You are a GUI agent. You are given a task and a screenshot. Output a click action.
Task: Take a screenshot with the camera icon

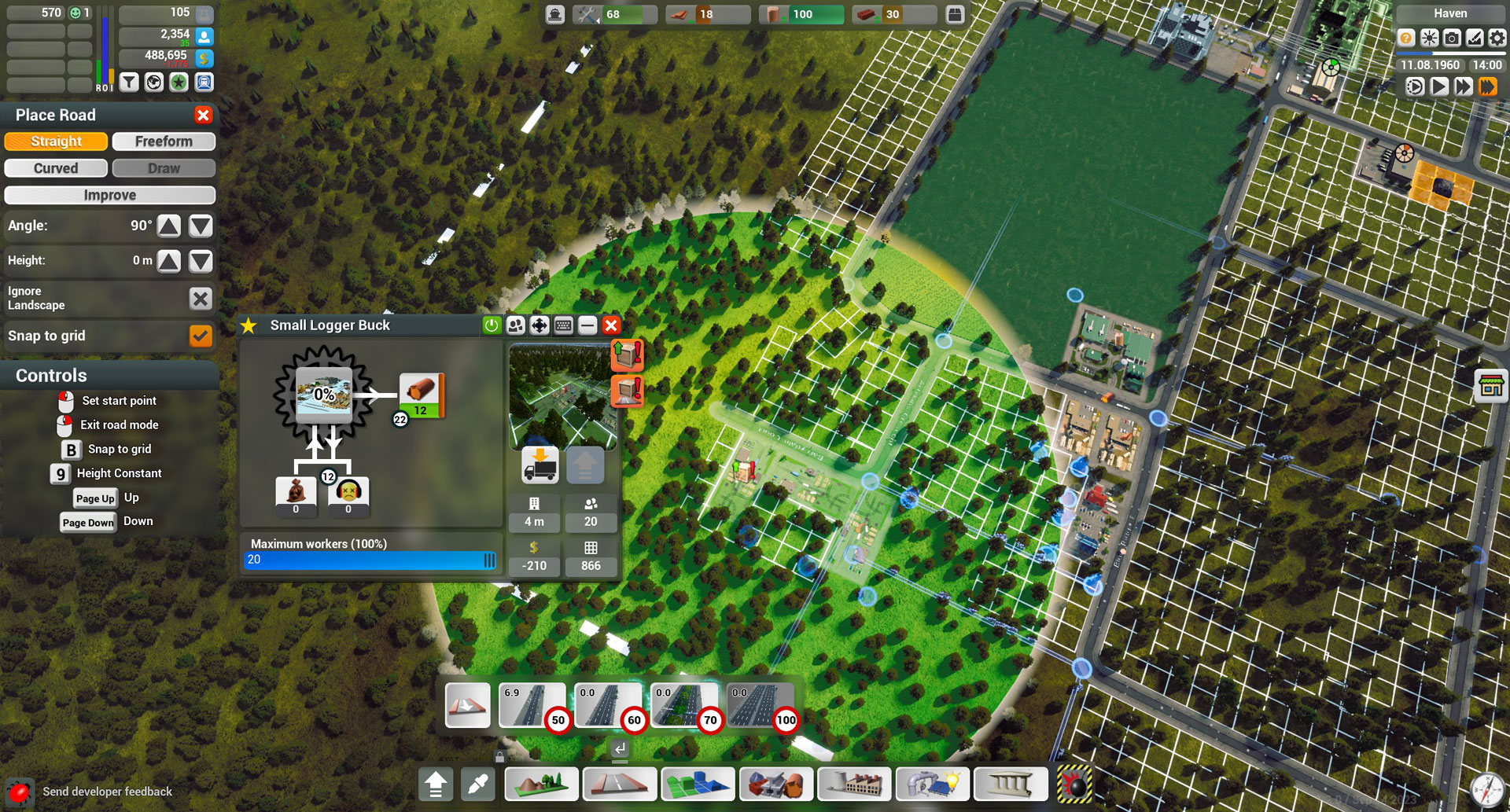[1449, 37]
